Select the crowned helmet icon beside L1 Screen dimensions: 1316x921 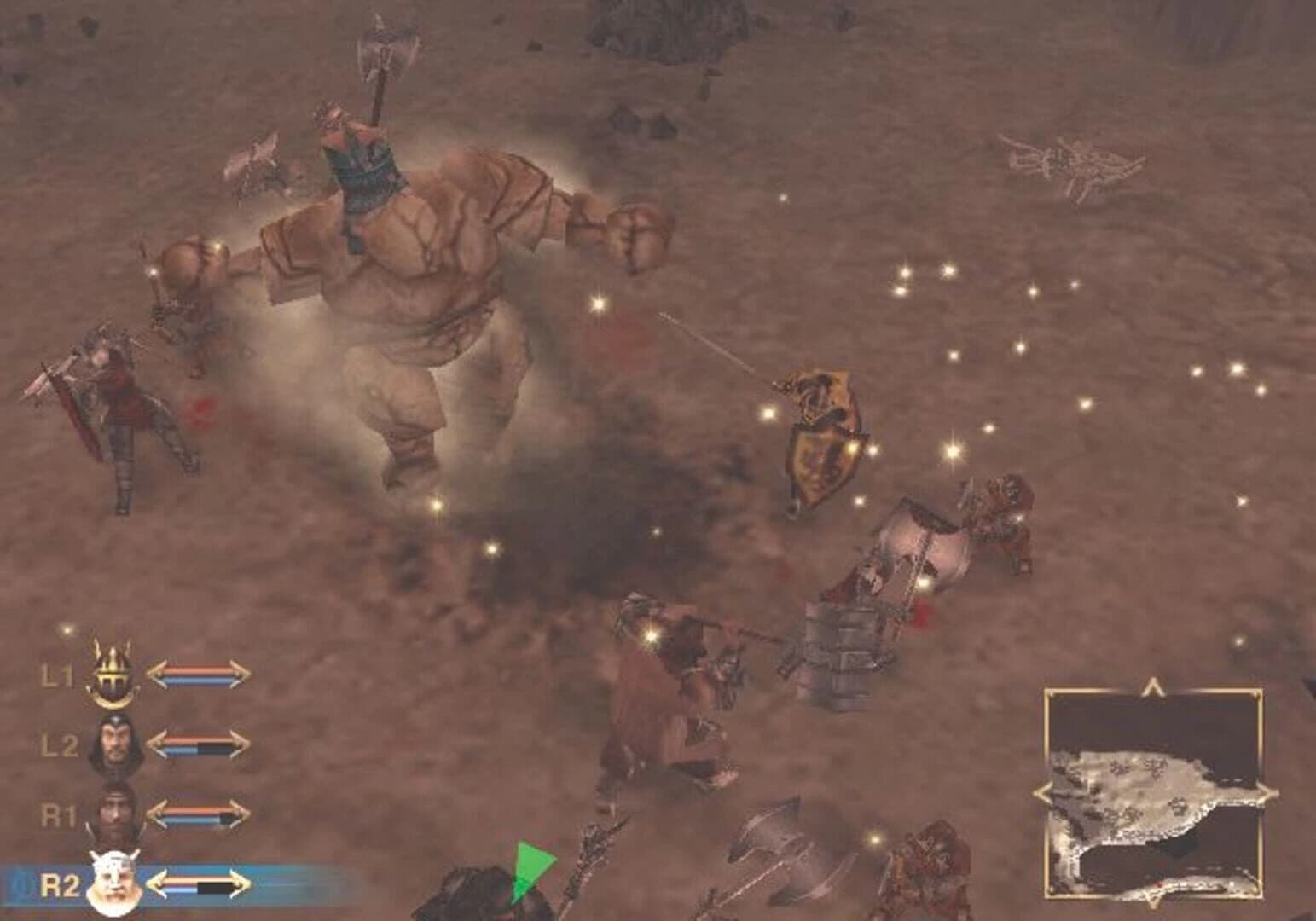click(x=112, y=674)
